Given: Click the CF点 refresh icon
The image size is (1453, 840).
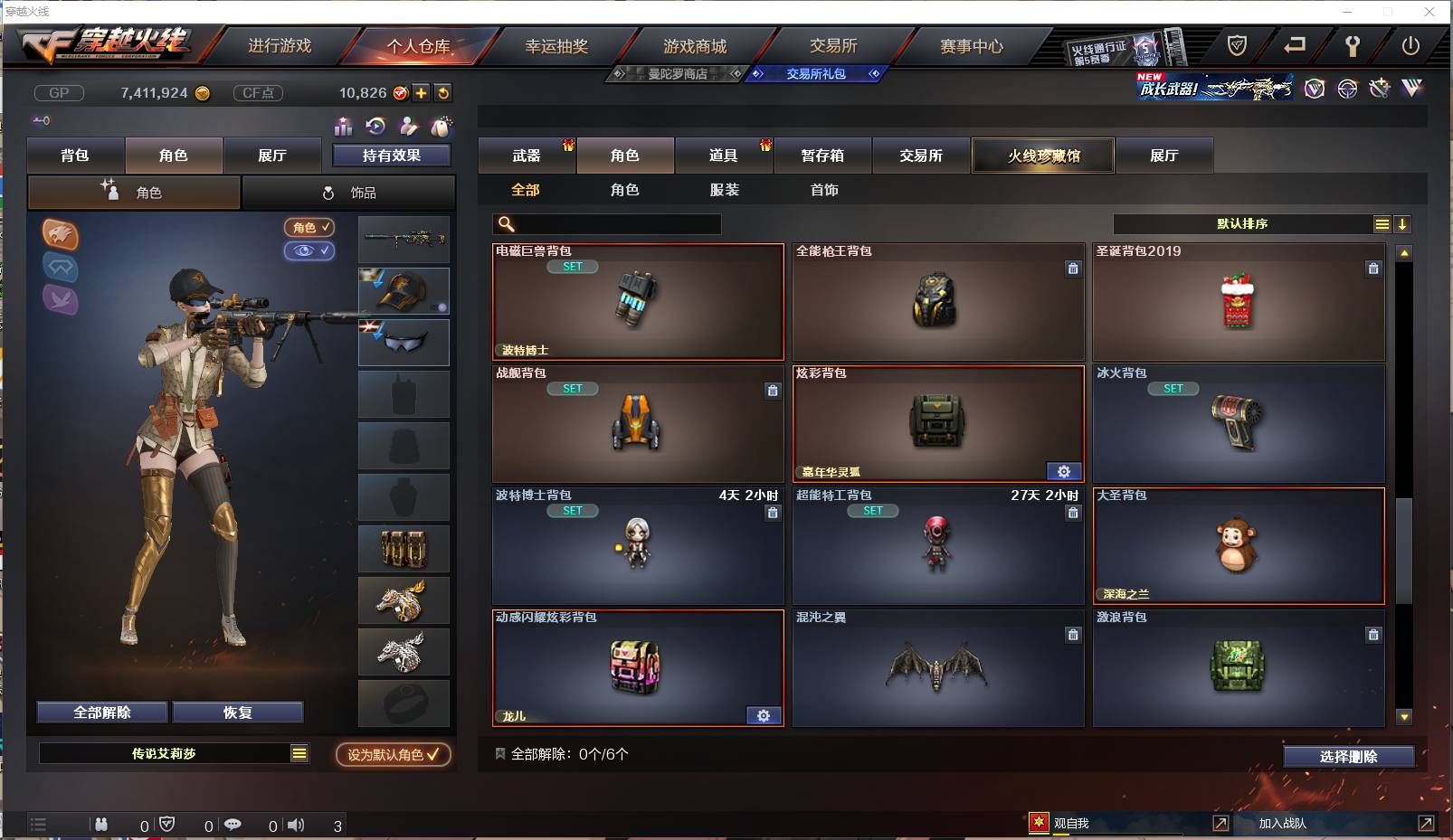Looking at the screenshot, I should 442,92.
